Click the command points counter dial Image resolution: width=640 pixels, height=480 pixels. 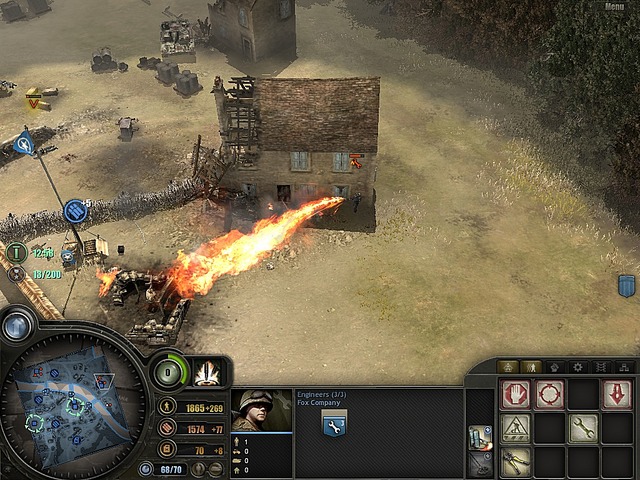coord(169,372)
